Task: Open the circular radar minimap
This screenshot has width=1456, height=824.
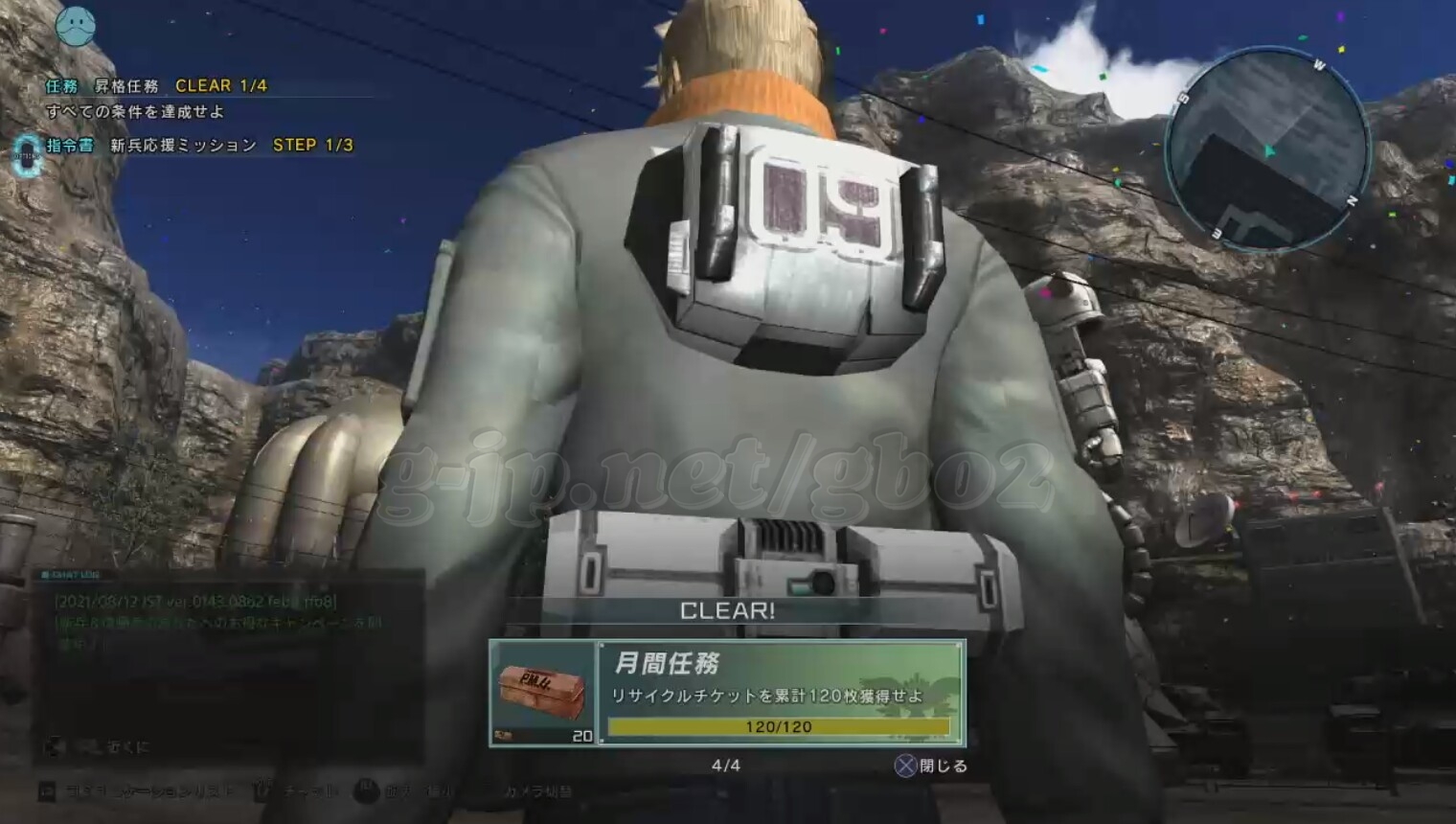Action: (1266, 149)
